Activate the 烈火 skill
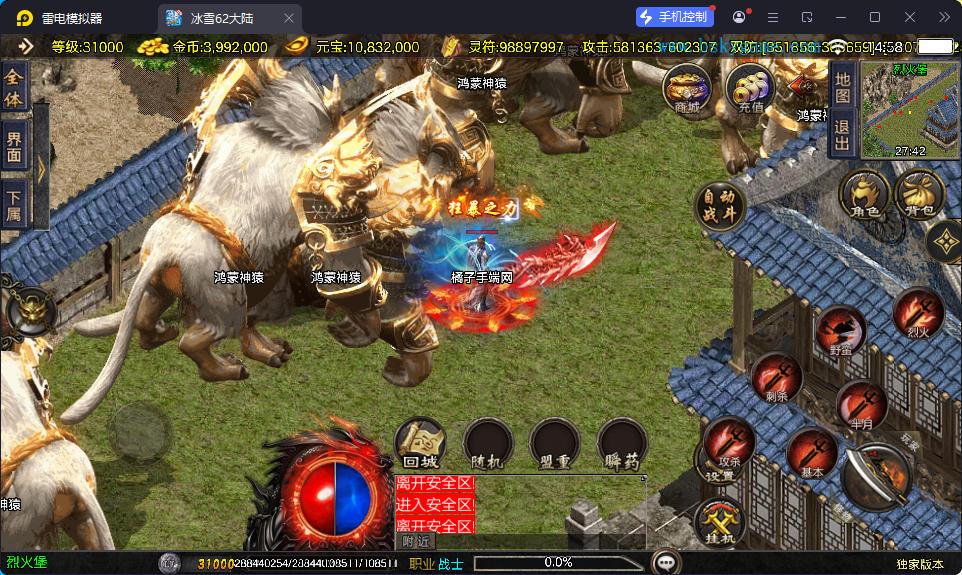The width and height of the screenshot is (962, 575). click(x=918, y=313)
